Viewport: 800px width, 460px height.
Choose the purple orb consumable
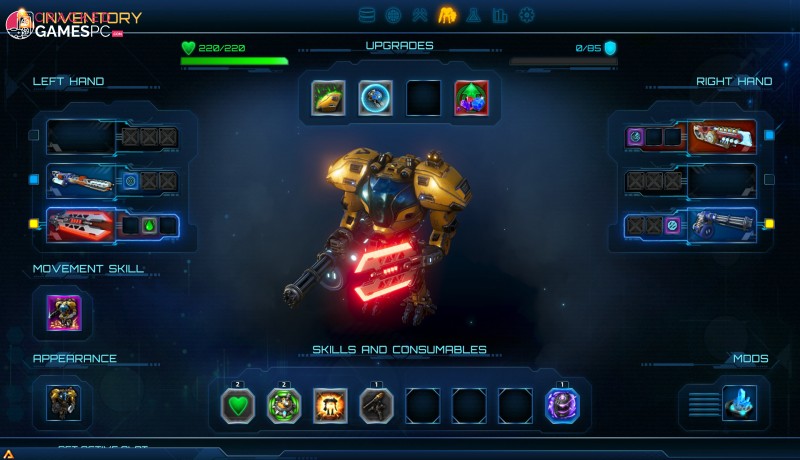(561, 405)
